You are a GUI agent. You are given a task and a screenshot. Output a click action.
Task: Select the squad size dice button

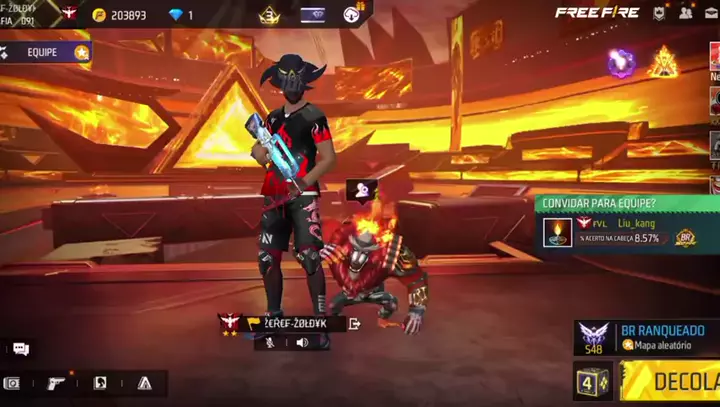point(592,381)
